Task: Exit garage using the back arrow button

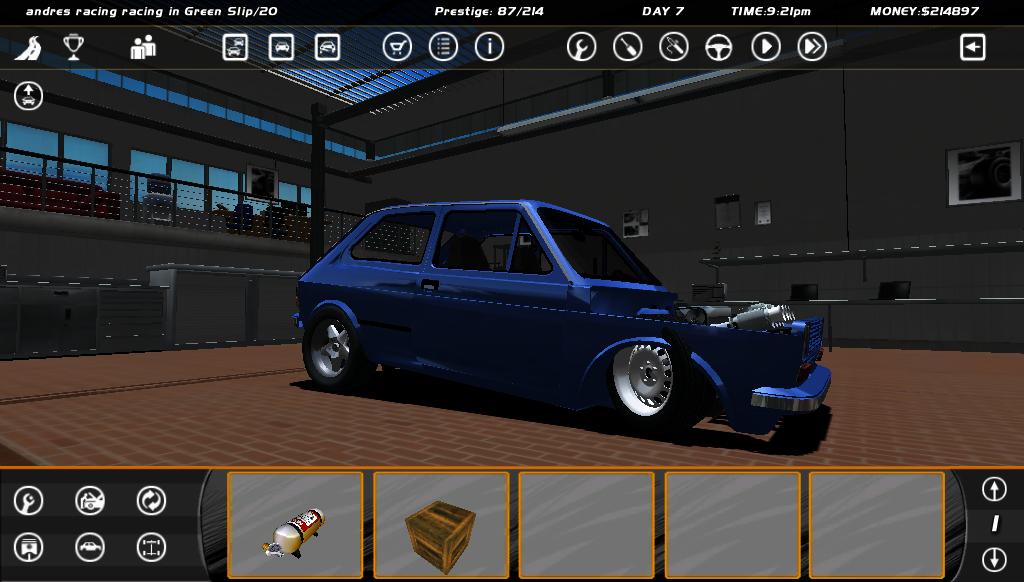Action: pos(973,47)
